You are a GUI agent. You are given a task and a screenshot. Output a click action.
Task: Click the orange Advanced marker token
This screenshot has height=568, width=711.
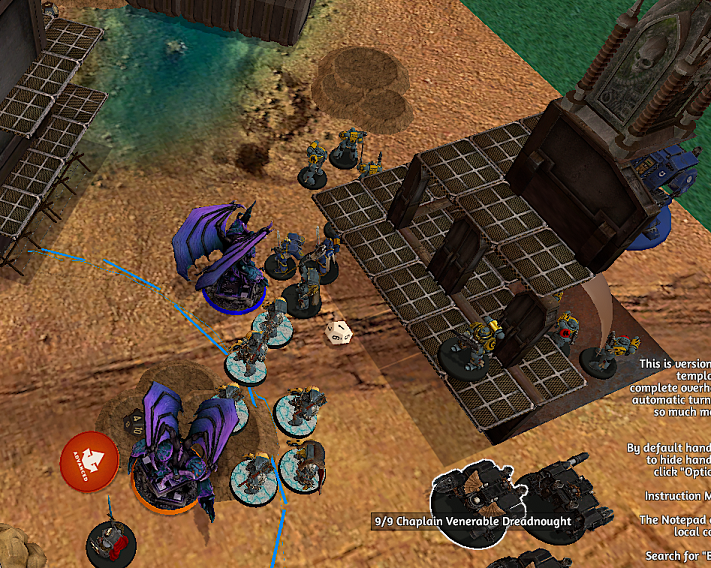(x=90, y=461)
